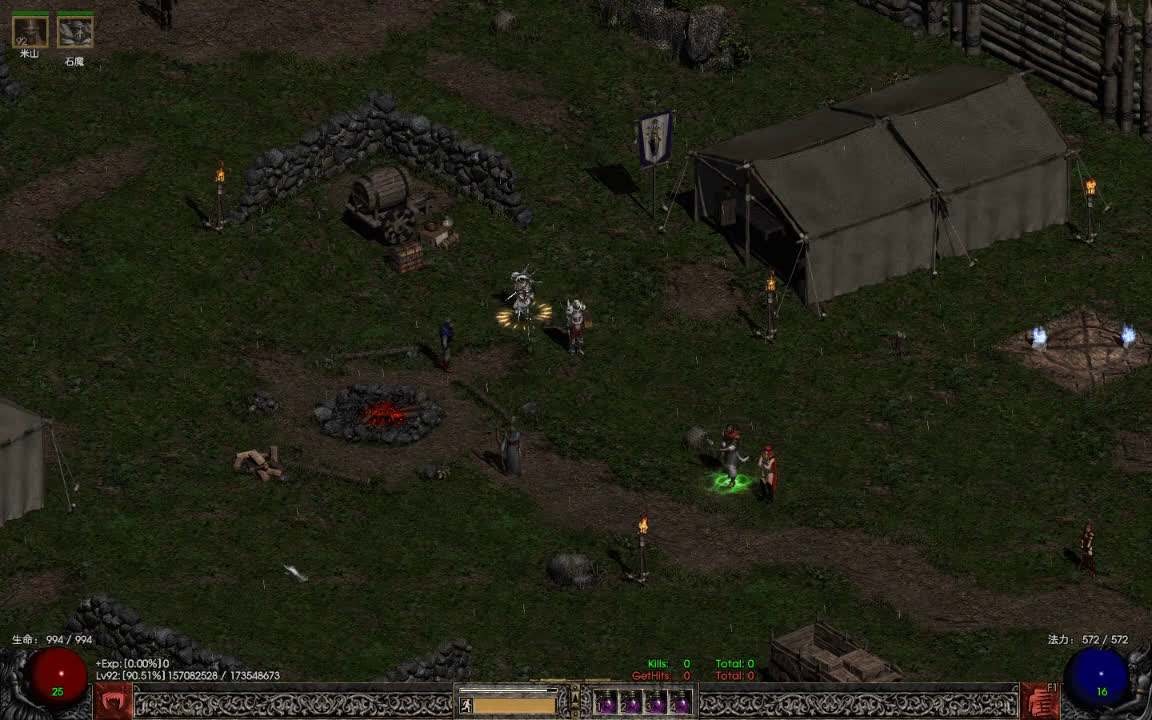The width and height of the screenshot is (1152, 720).
Task: Use the purple potion in belt slot 3
Action: (x=656, y=704)
